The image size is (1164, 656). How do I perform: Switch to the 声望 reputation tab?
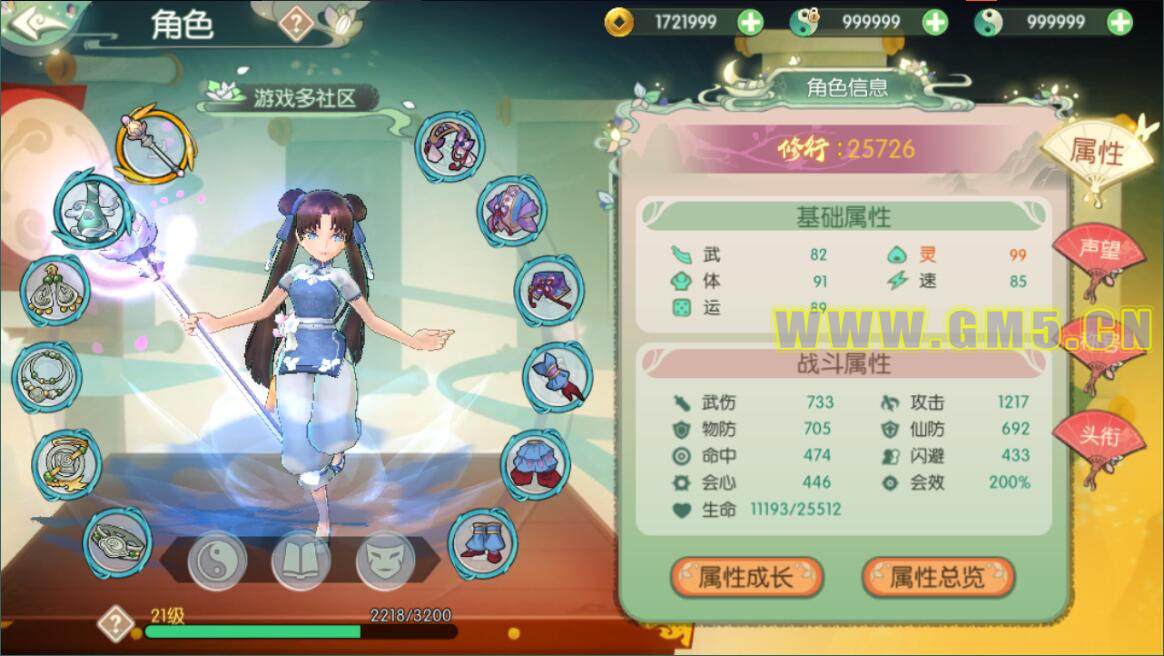1098,251
